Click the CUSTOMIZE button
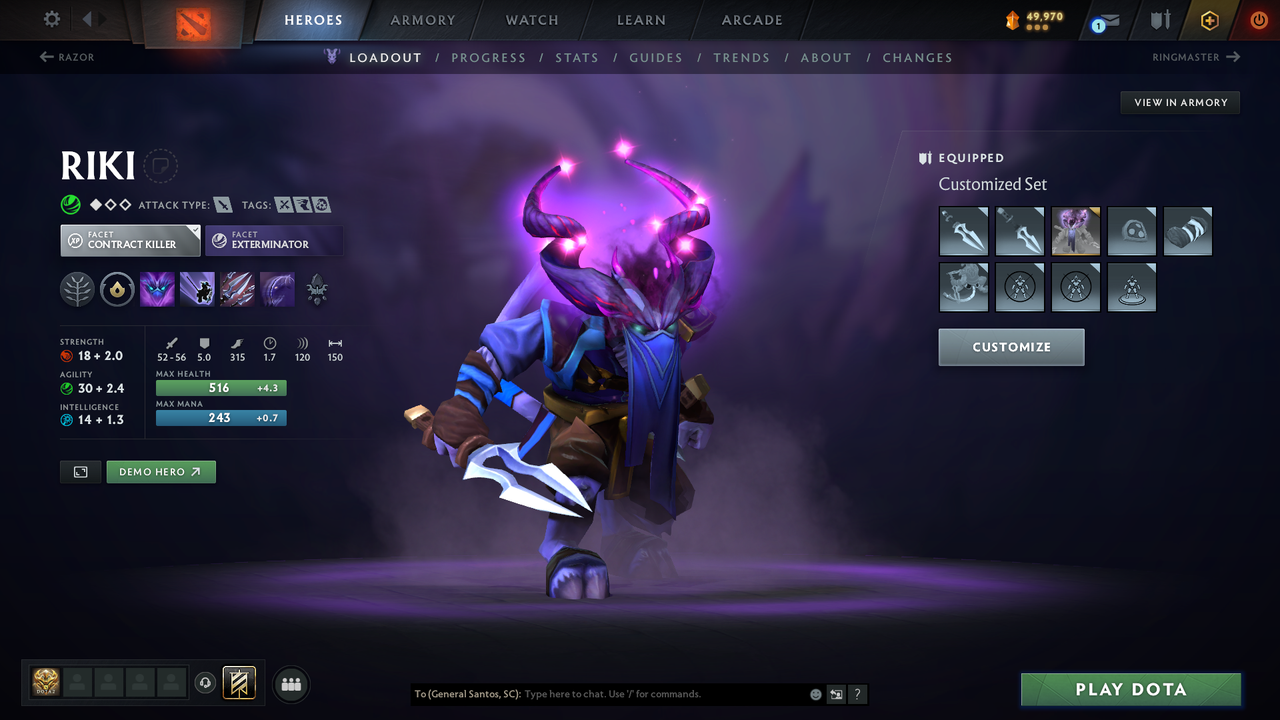 (1011, 347)
